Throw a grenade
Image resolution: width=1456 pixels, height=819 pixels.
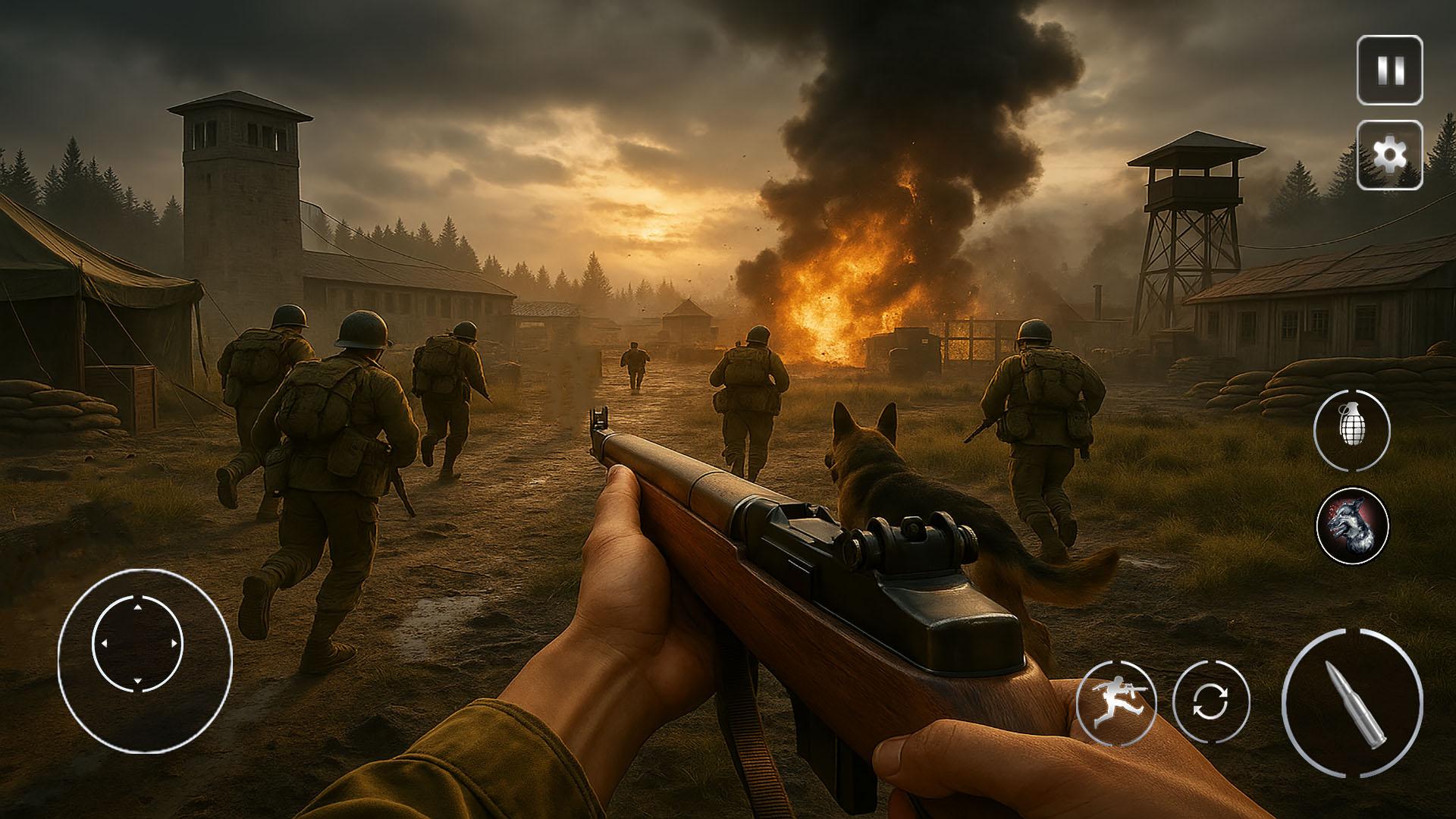click(x=1351, y=430)
